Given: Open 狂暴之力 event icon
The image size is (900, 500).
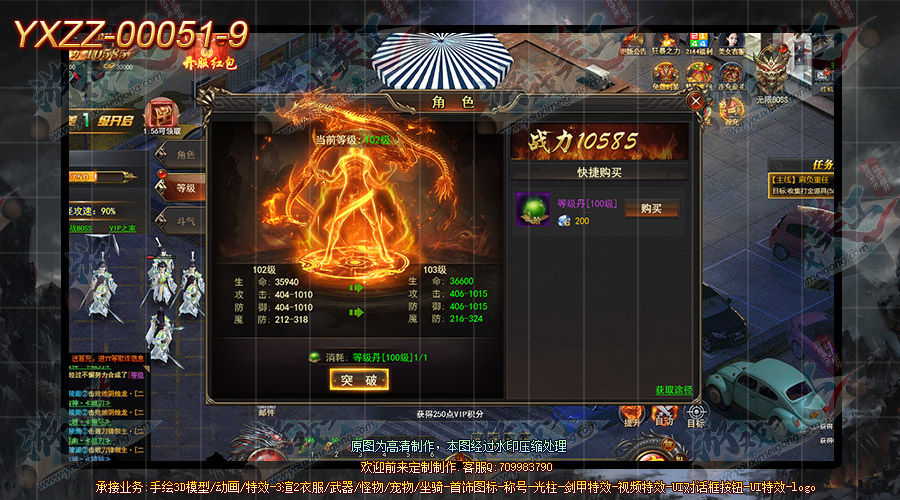Looking at the screenshot, I should tap(668, 42).
